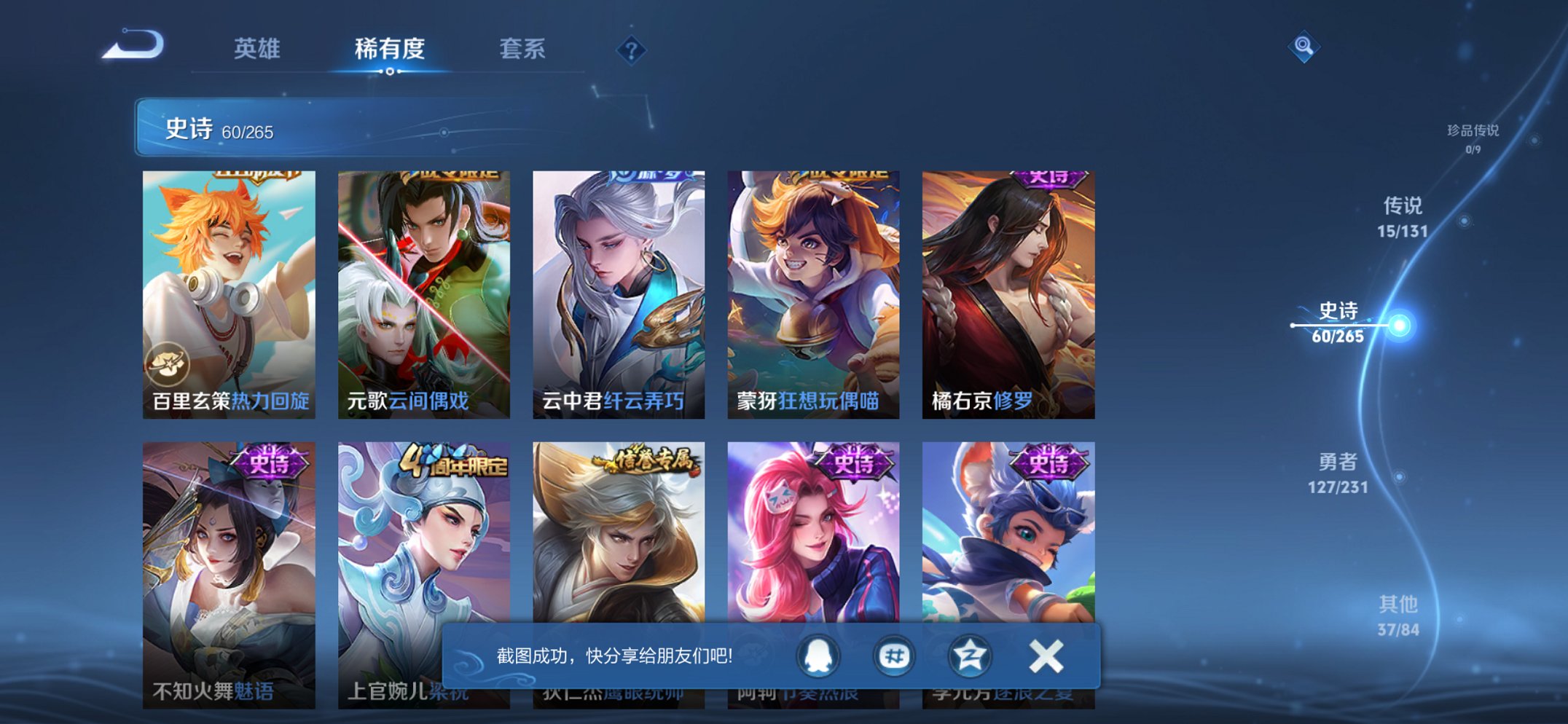Select the 云中君纤云弄巧 skin thumbnail
Viewport: 1568px width, 724px height.
pos(618,291)
